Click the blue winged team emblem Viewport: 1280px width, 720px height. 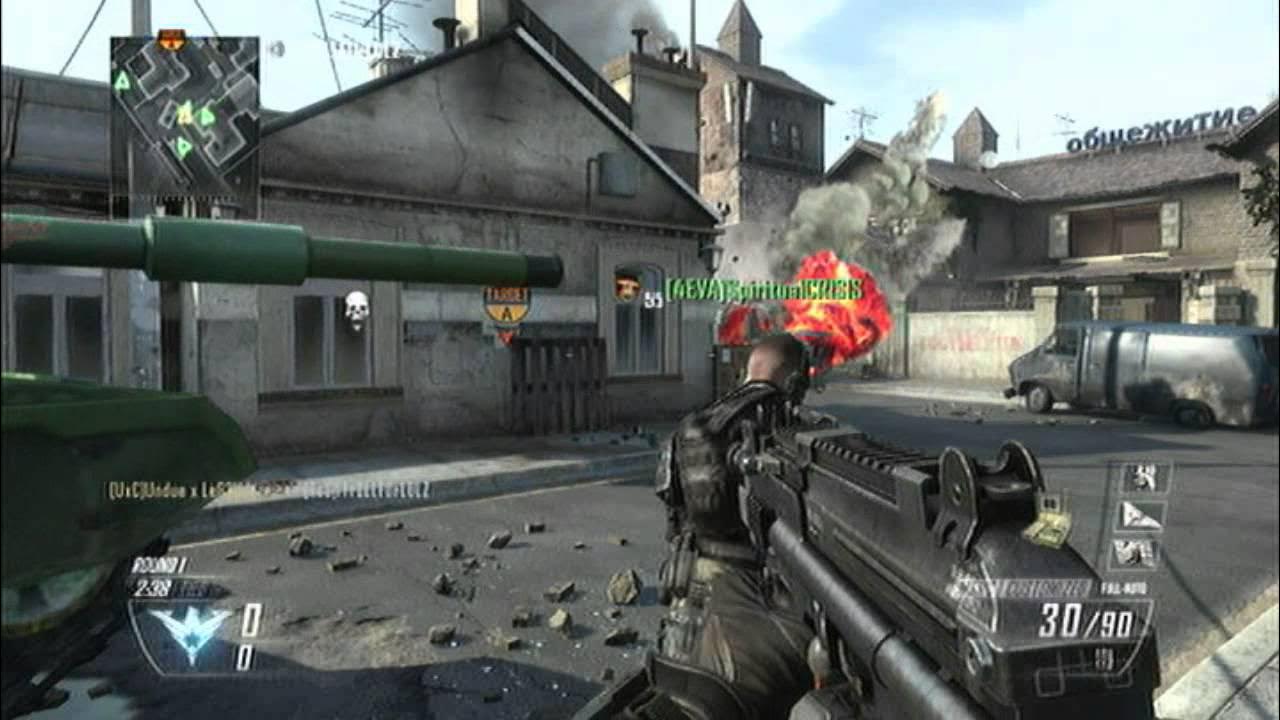[189, 632]
